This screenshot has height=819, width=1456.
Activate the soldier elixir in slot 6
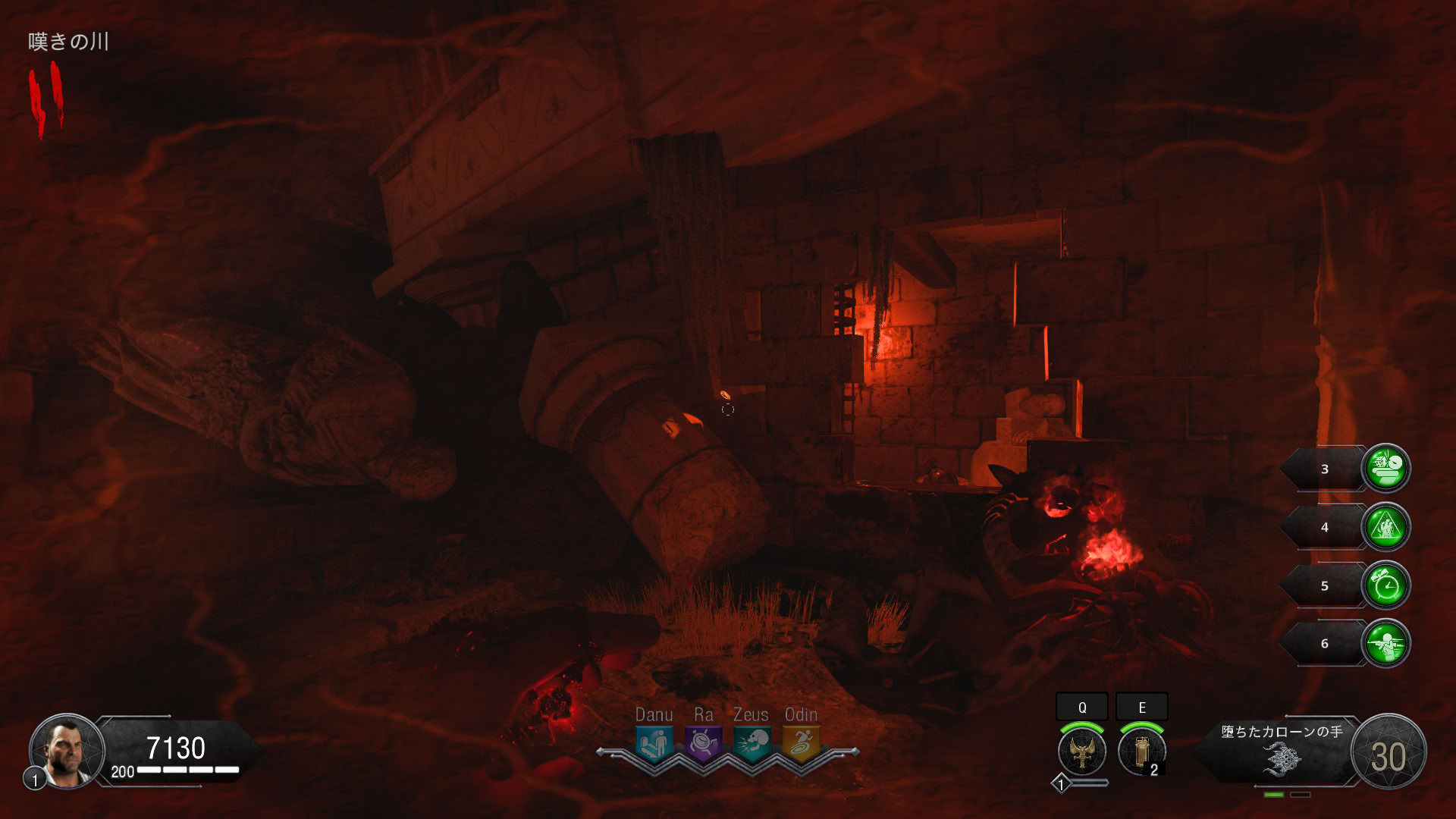coord(1386,644)
